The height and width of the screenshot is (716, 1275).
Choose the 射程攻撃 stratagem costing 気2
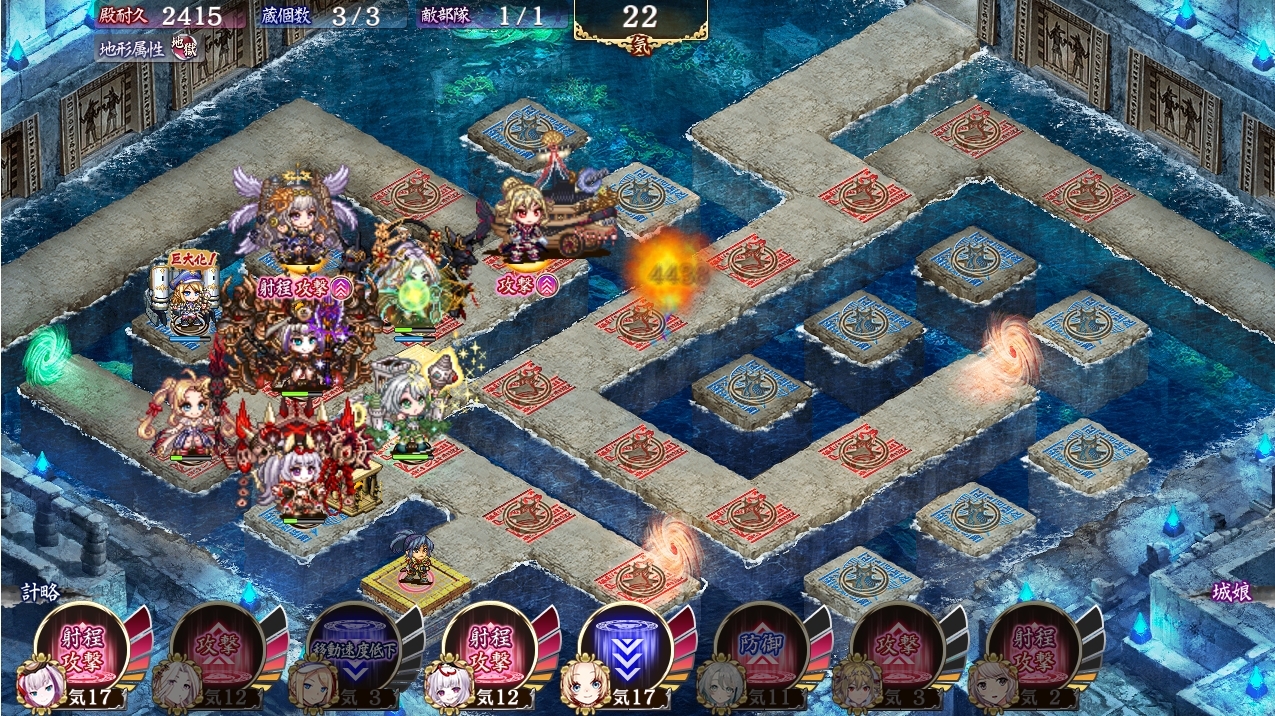tap(1034, 648)
